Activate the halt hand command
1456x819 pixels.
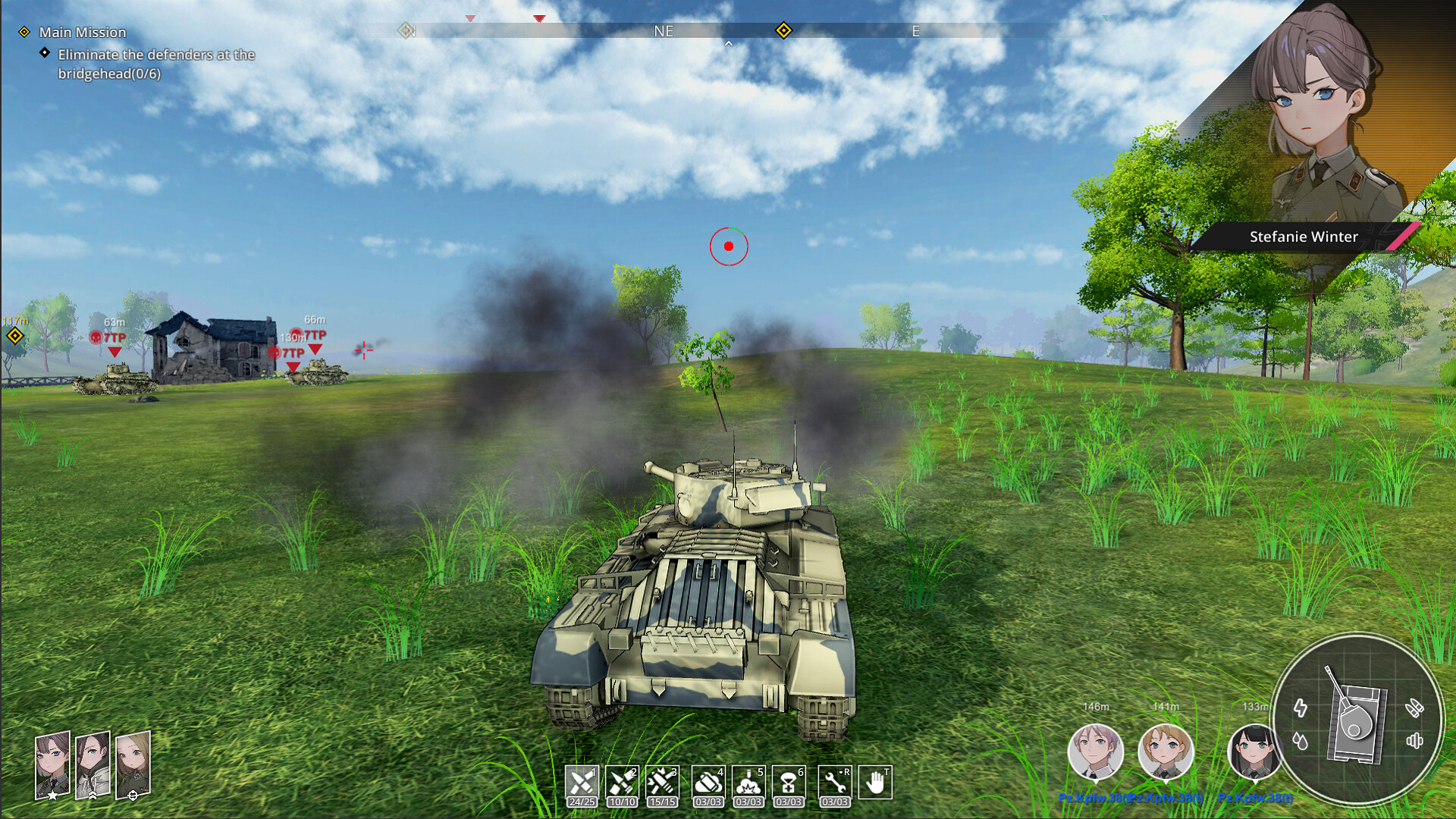coord(876,783)
